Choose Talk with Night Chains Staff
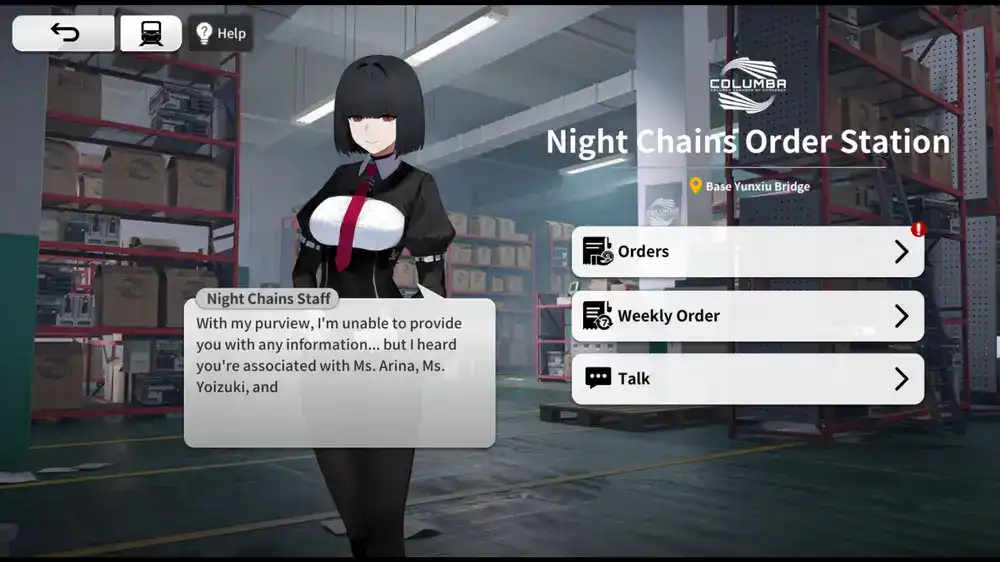The height and width of the screenshot is (562, 1000). [x=747, y=379]
